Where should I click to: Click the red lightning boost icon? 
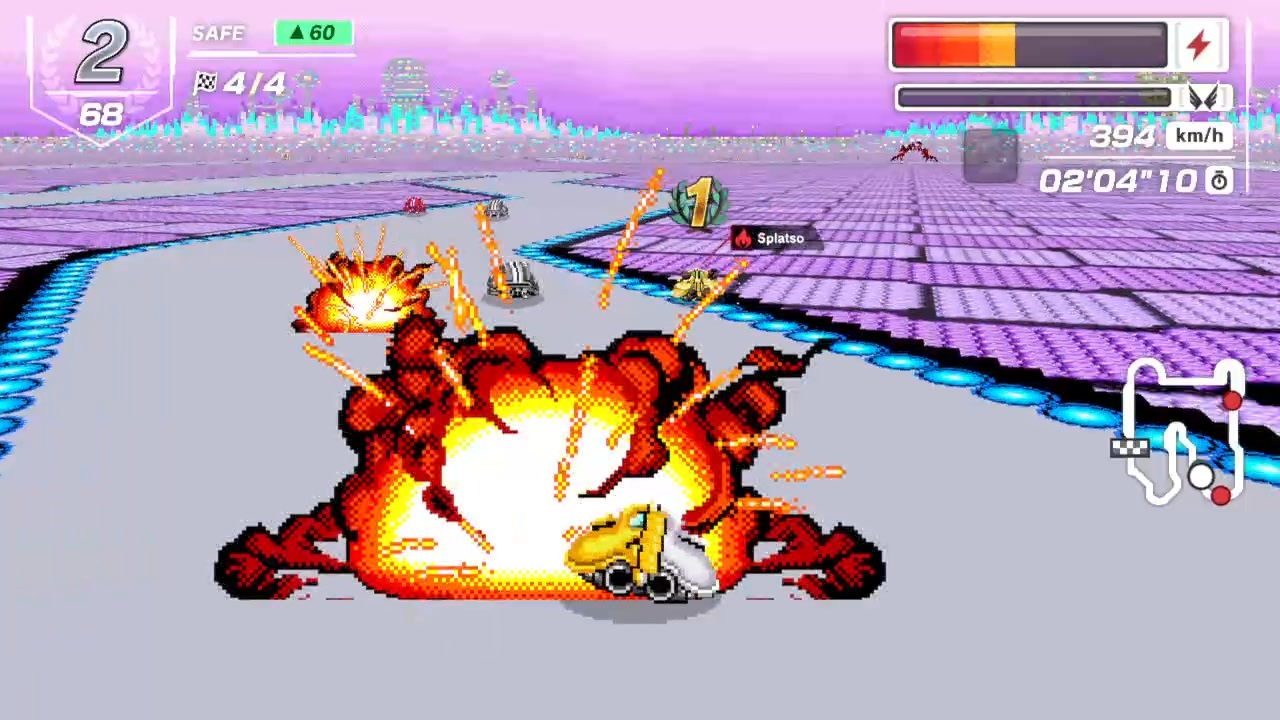pos(1199,43)
